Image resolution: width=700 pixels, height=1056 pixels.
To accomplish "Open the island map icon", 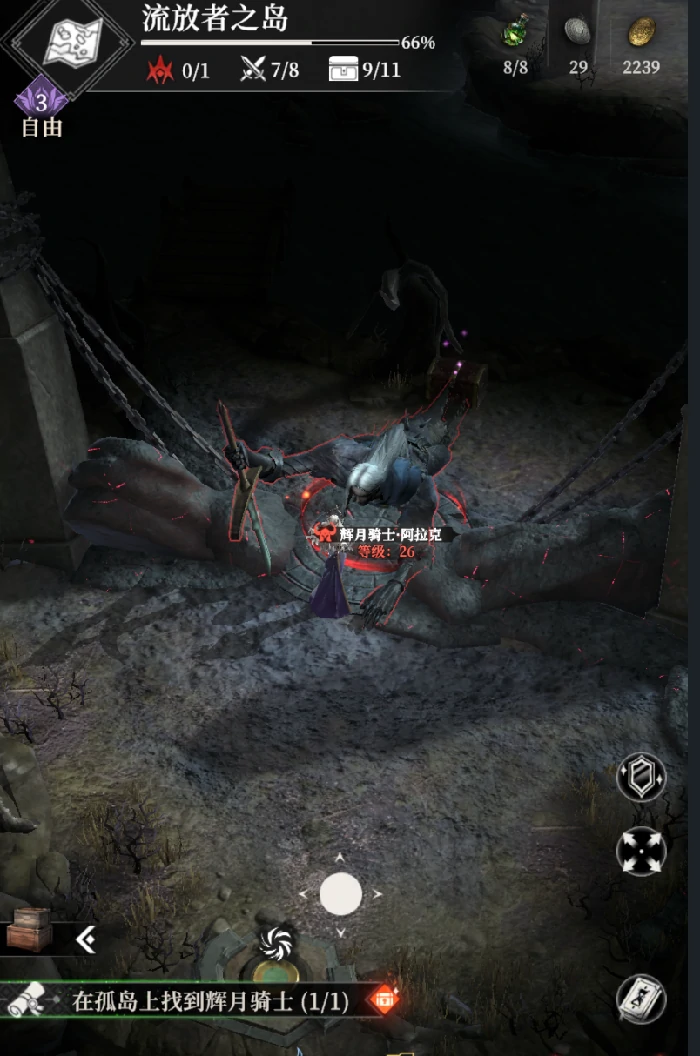I will point(68,42).
